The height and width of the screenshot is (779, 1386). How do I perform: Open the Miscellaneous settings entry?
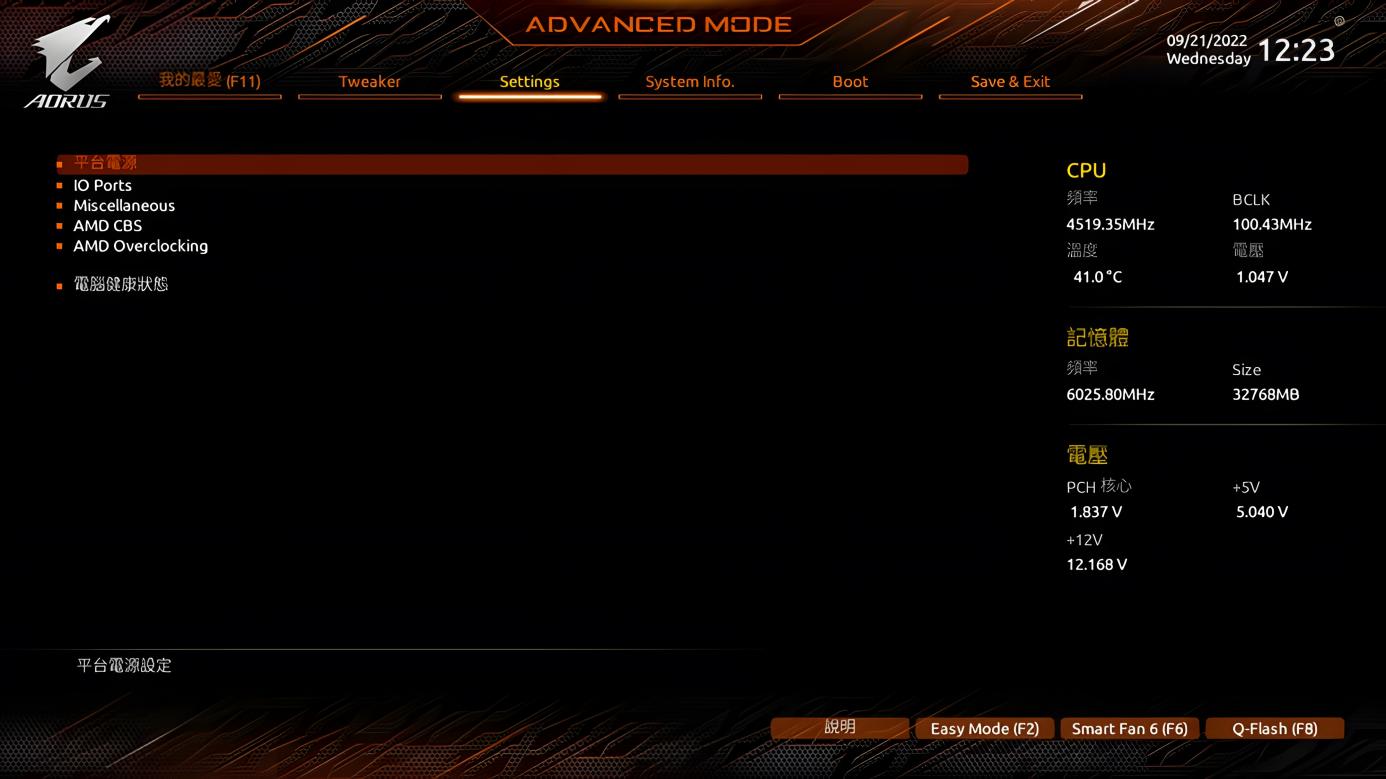click(x=124, y=205)
